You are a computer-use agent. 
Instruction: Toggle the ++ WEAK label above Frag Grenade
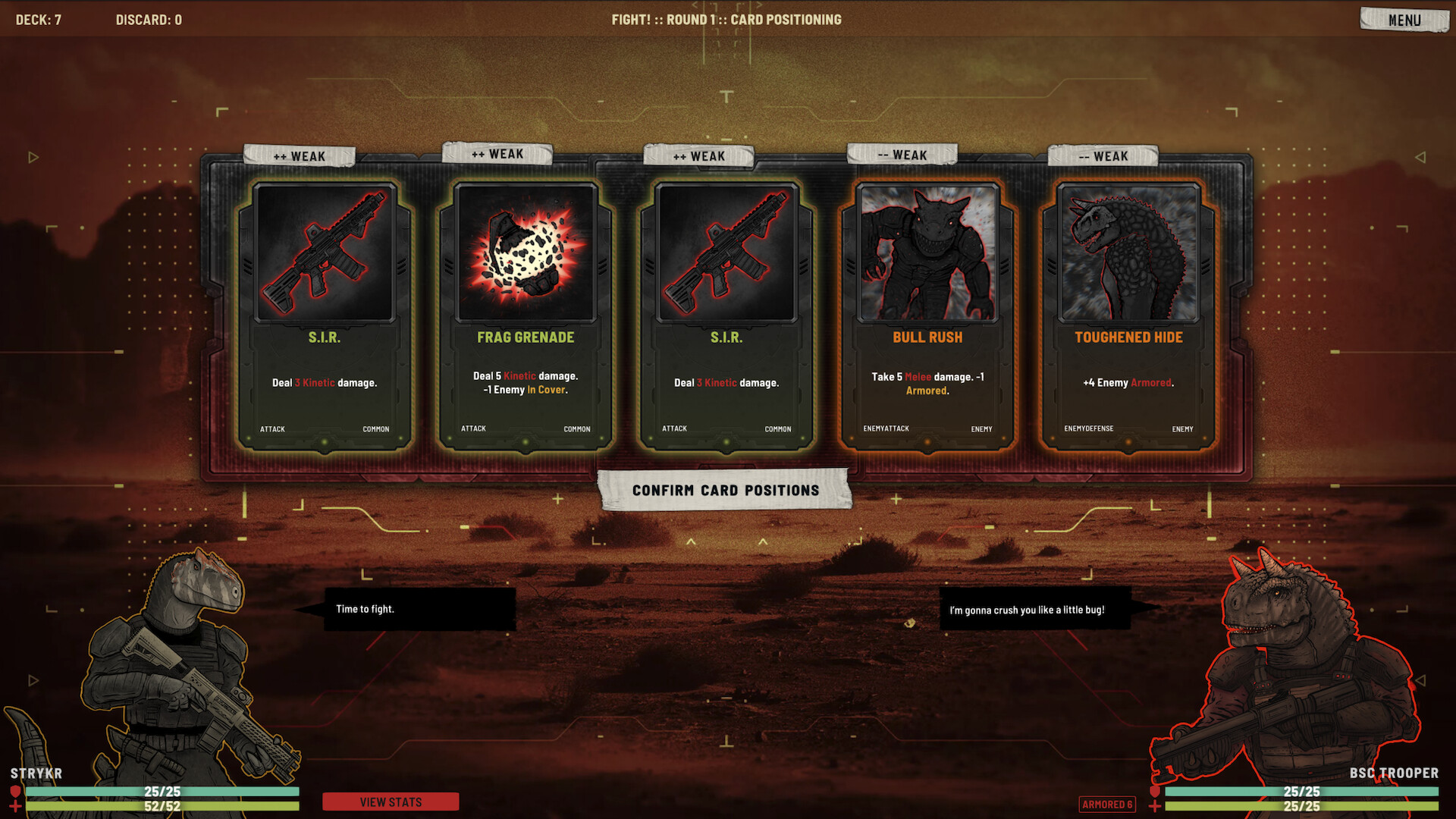[498, 154]
